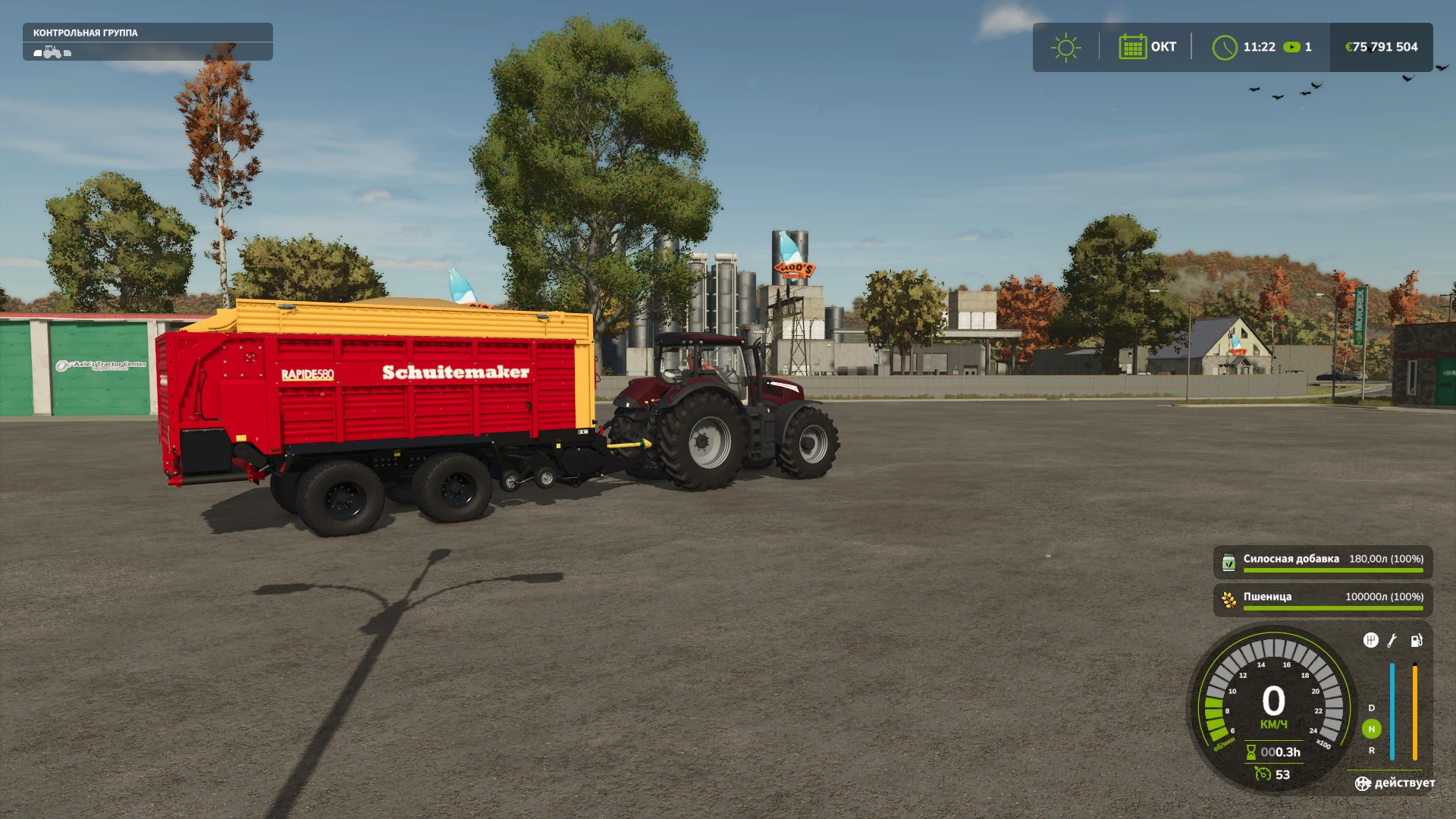The image size is (1456, 819).
Task: Click the gearbox shifter icon
Action: pyautogui.click(x=1370, y=641)
